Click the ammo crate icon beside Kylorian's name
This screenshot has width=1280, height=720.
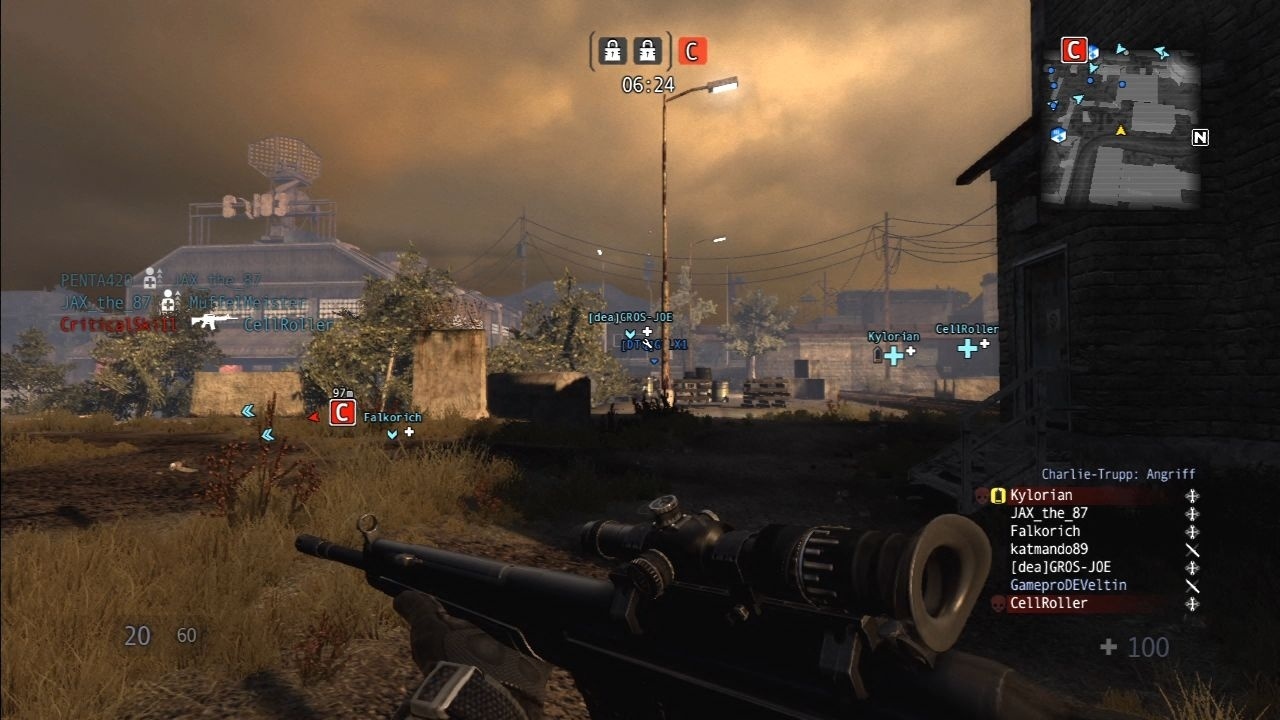click(x=998, y=494)
